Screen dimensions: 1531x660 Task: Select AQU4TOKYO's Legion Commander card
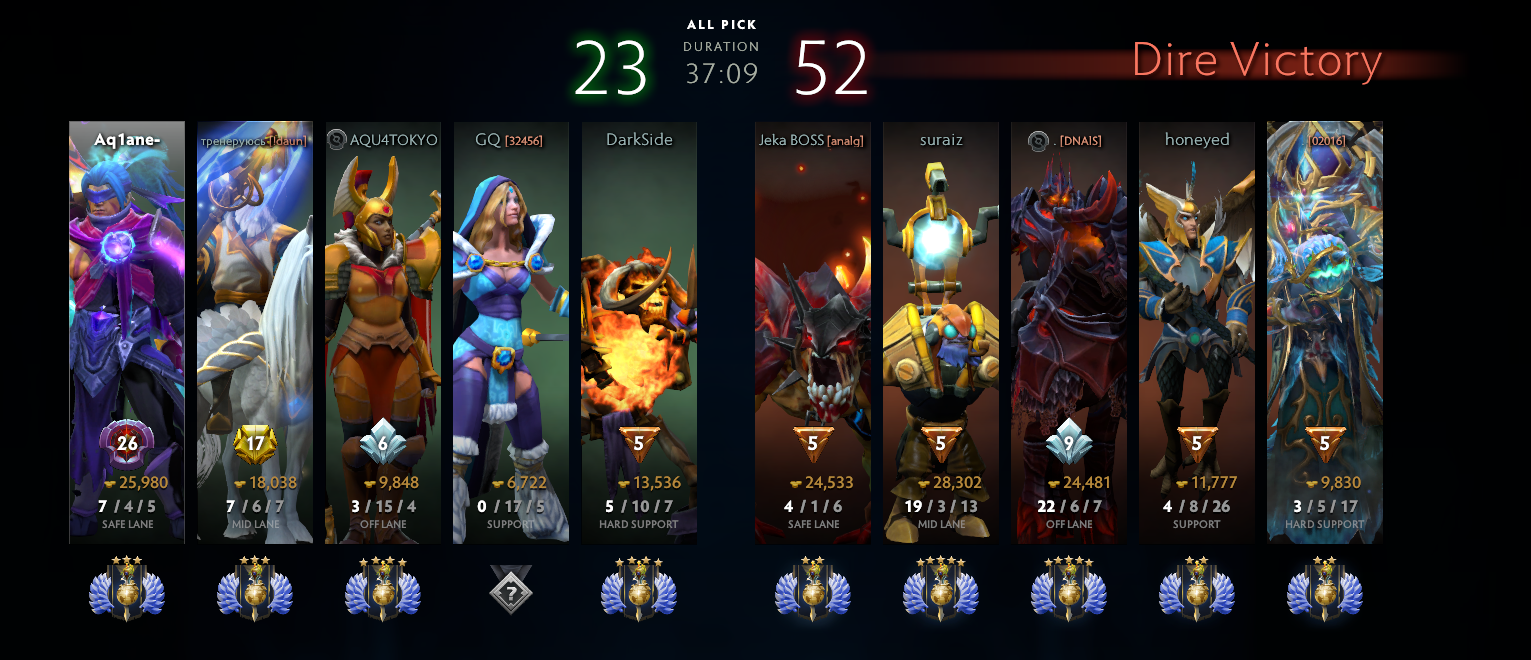coord(383,332)
